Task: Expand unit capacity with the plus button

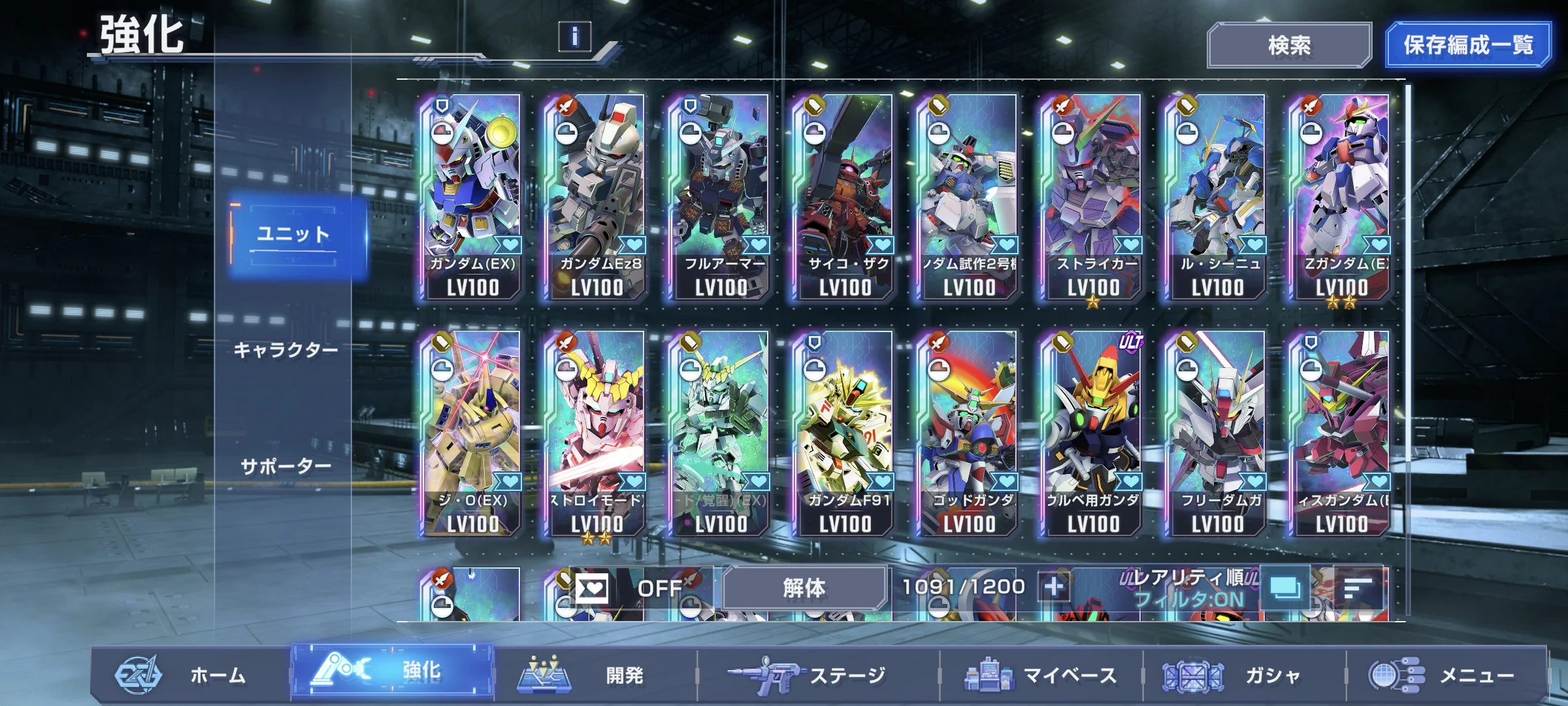Action: coord(1053,587)
